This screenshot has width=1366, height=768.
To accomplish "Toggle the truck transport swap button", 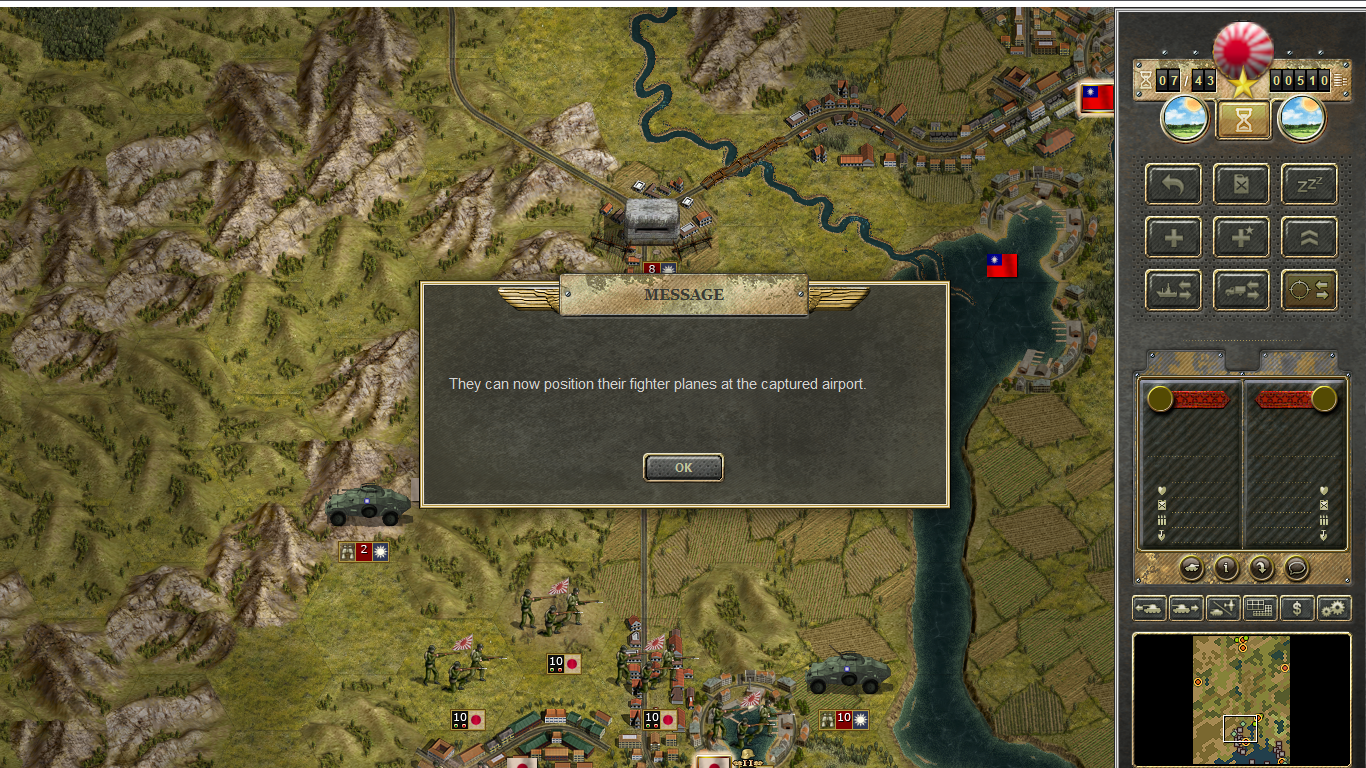I will (x=1241, y=290).
